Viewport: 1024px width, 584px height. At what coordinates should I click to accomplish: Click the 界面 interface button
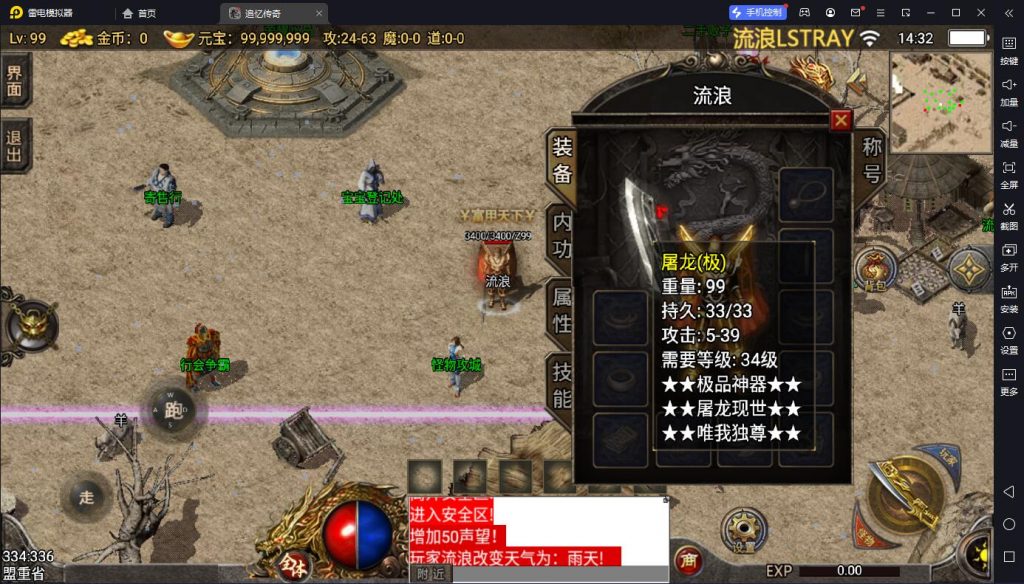point(14,82)
